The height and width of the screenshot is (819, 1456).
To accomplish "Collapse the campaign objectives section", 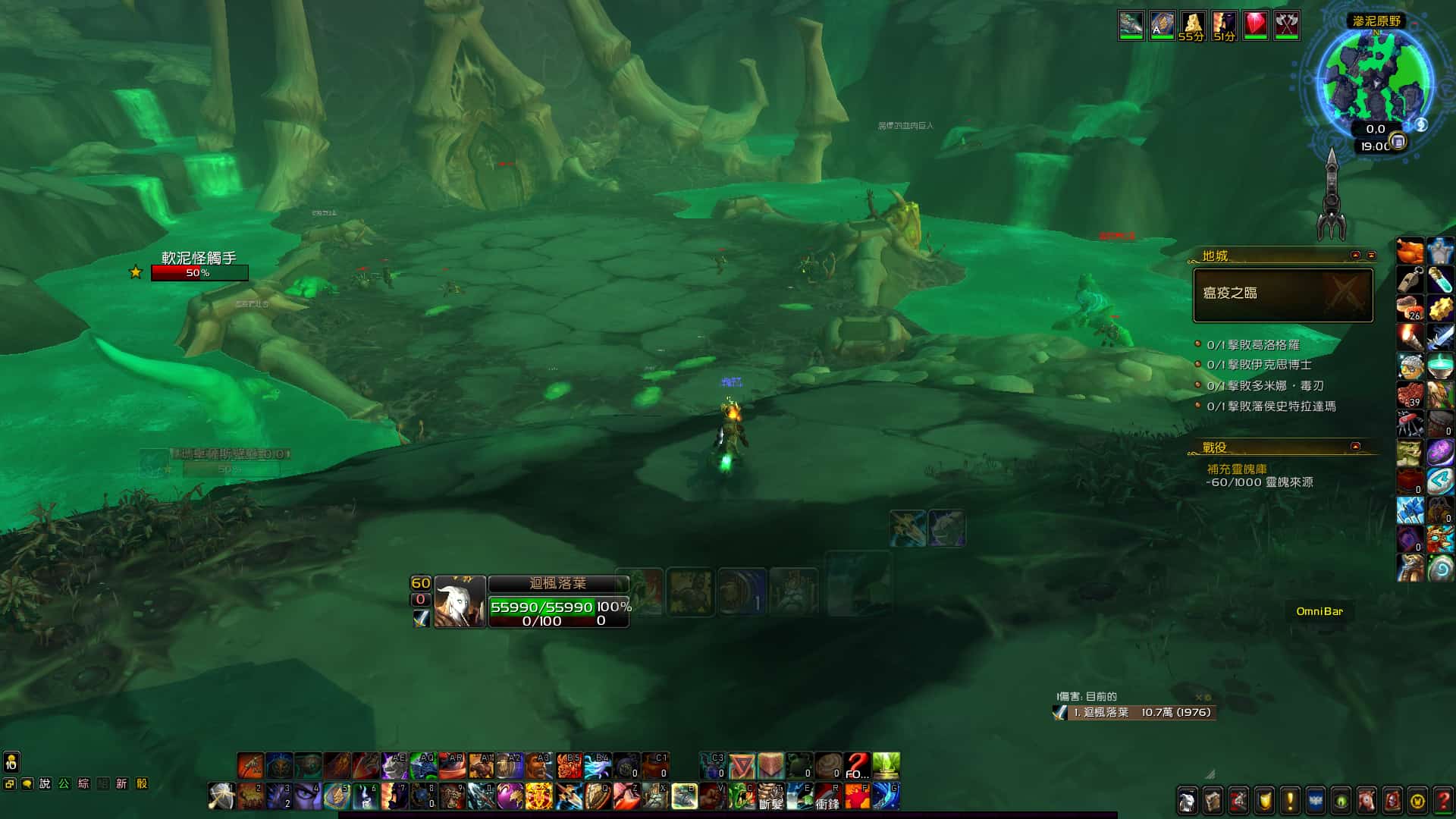I will (x=1355, y=447).
